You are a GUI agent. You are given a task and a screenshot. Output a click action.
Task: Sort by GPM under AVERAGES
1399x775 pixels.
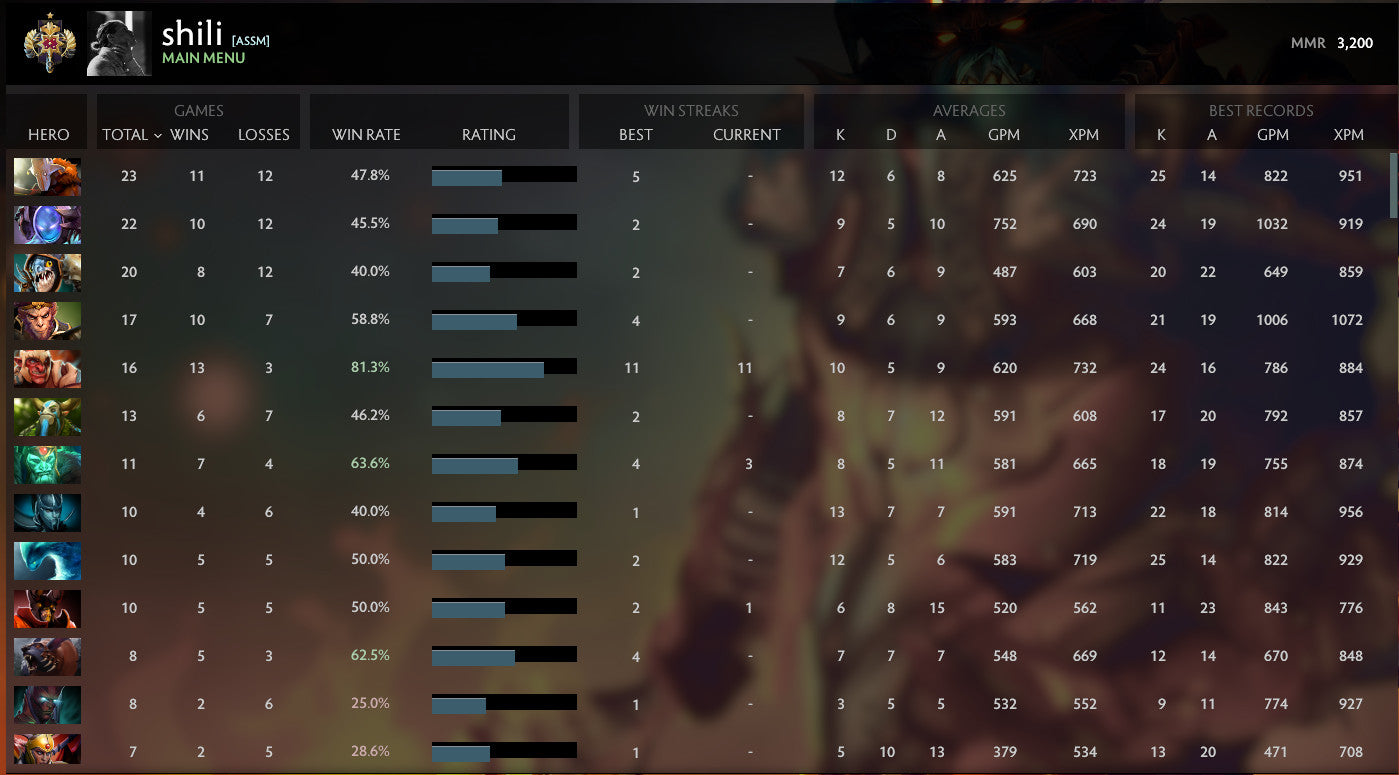click(1004, 134)
